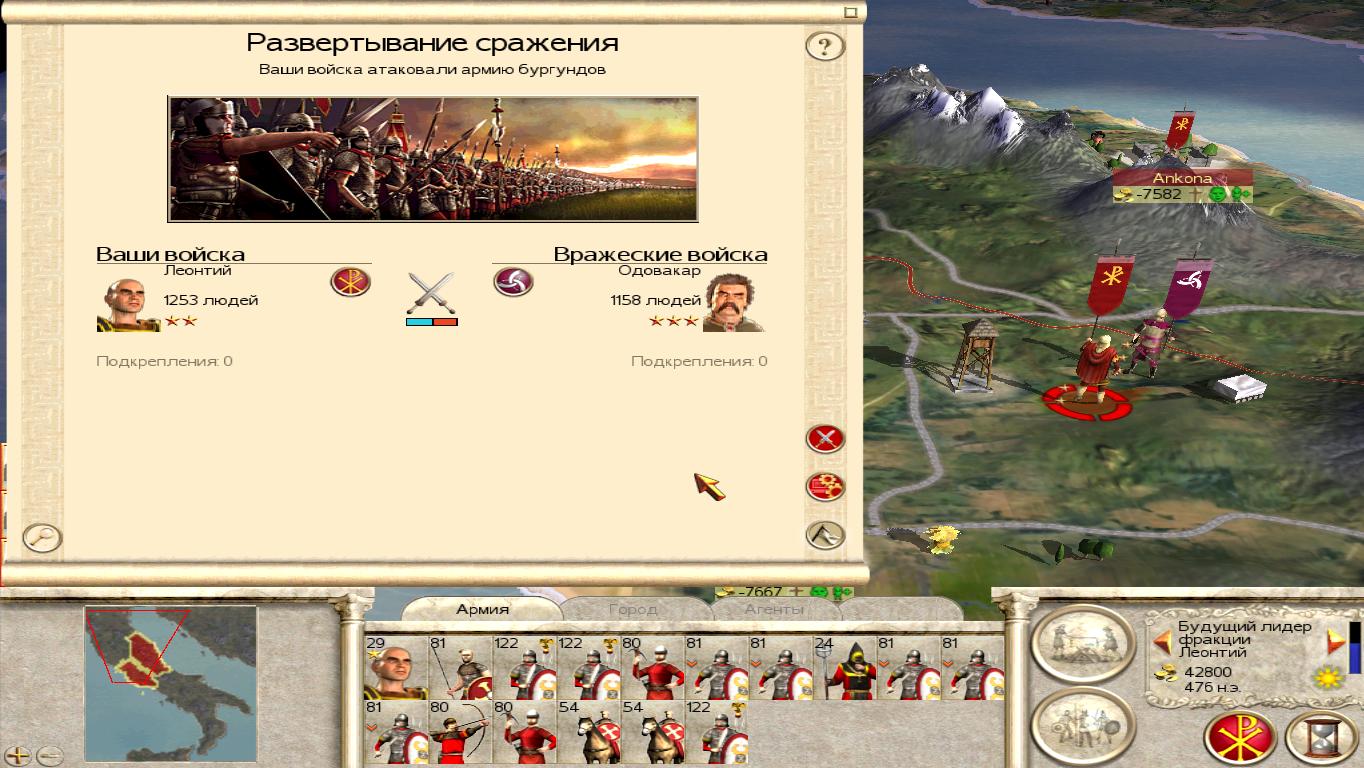This screenshot has width=1364, height=768.
Task: Cycle to next character with right arrow
Action: [x=1335, y=641]
